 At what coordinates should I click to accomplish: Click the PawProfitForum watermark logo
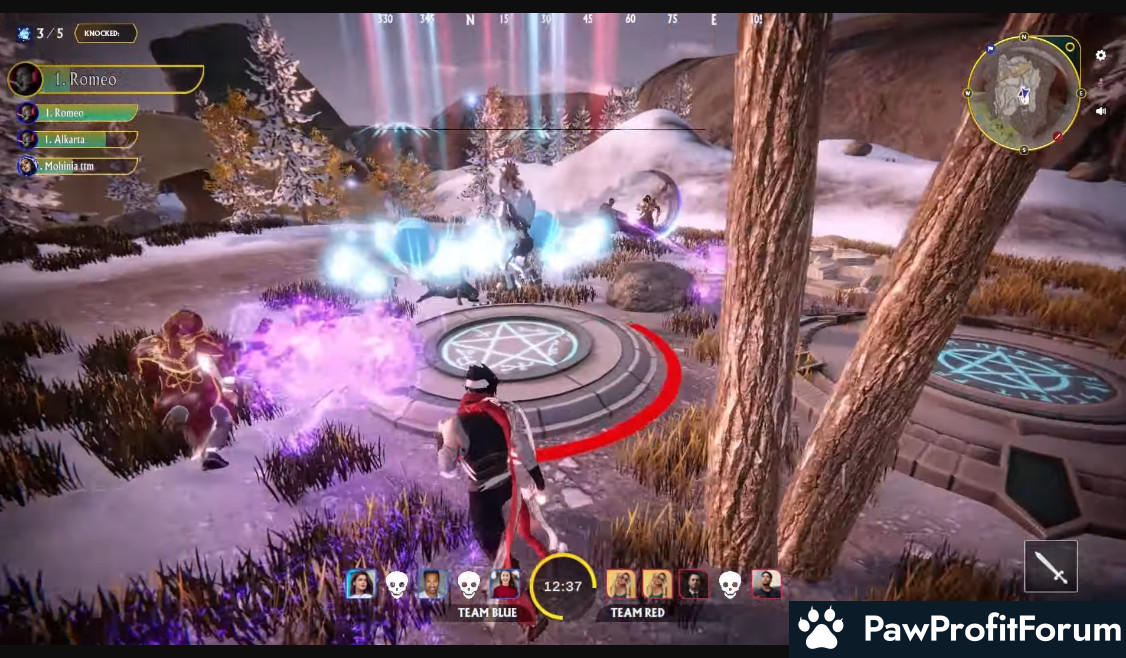click(958, 629)
